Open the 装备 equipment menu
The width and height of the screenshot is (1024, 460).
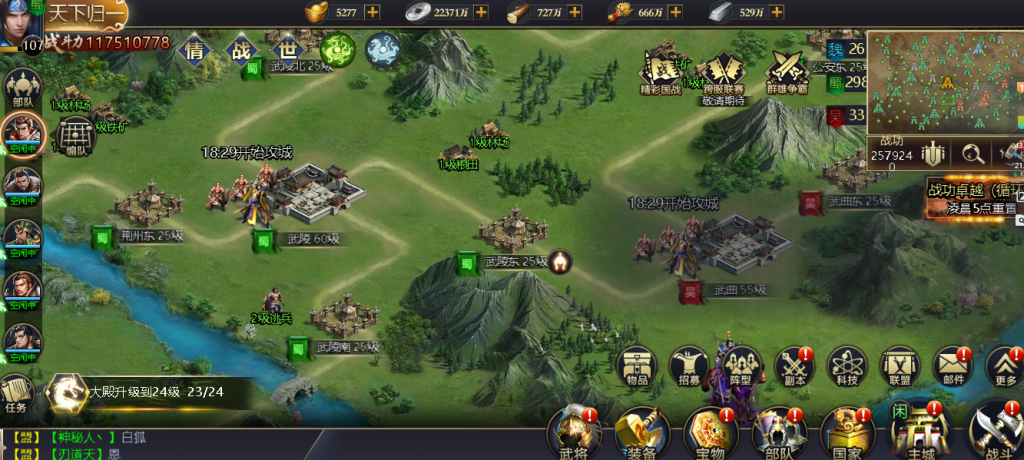click(640, 432)
